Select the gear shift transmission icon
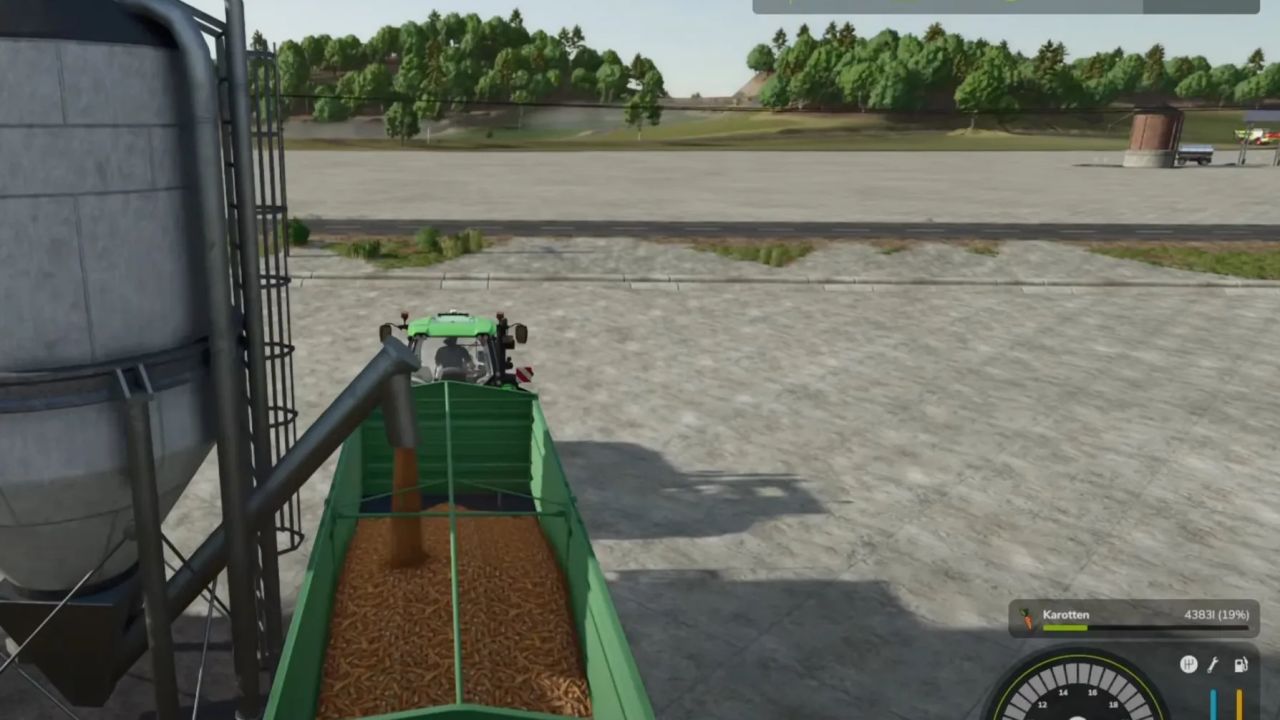This screenshot has height=720, width=1280. [1190, 664]
